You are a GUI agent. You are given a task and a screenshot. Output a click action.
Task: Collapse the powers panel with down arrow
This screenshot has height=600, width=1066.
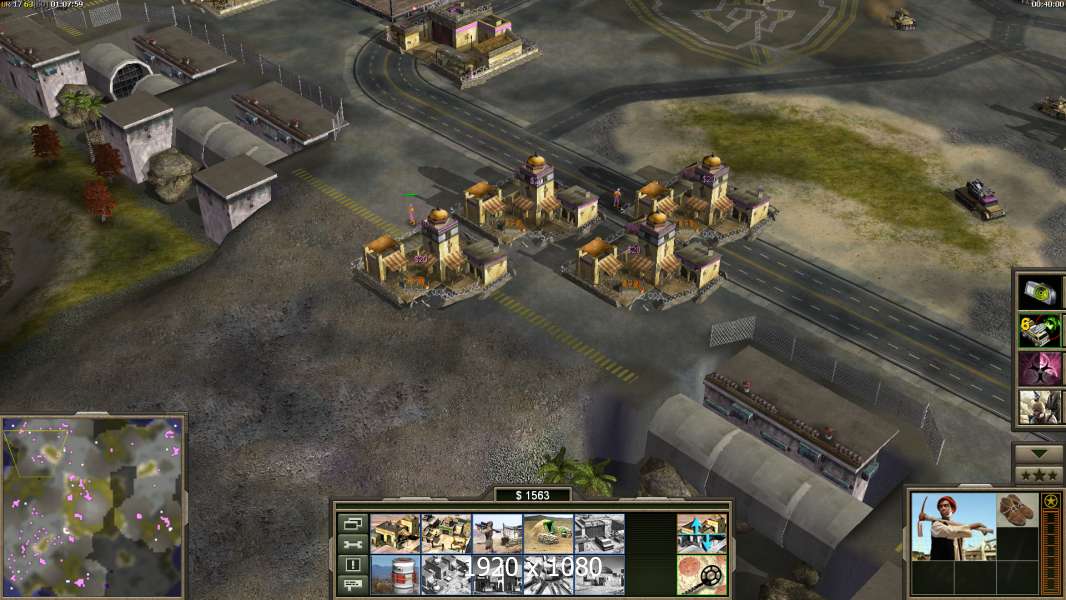tap(1038, 453)
